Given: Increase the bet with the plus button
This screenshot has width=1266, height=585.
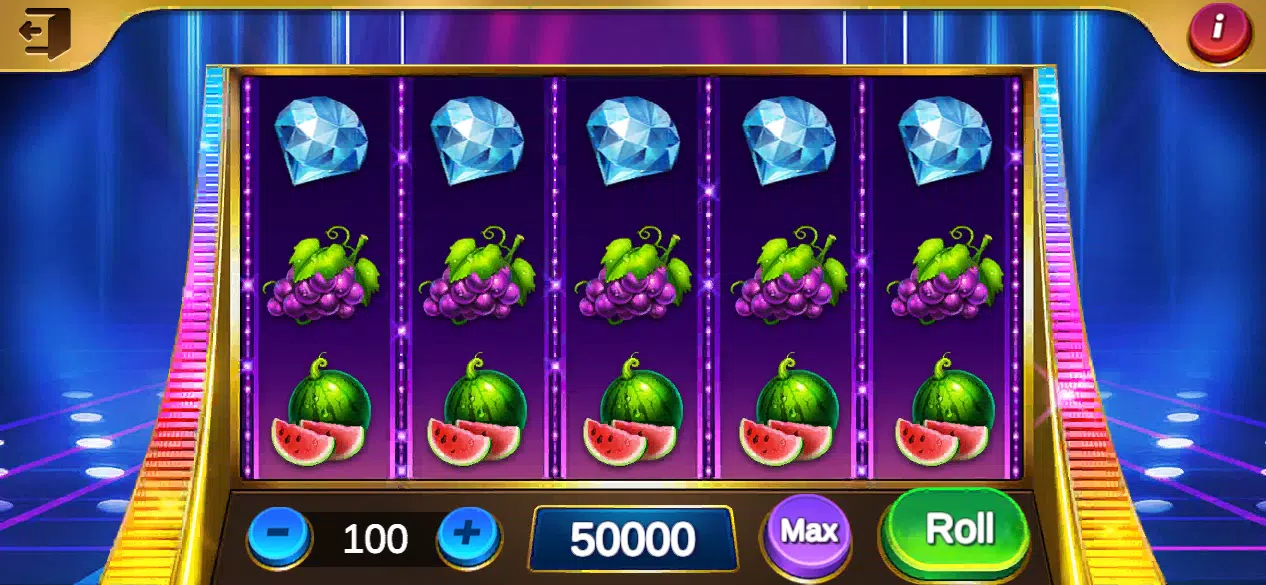Looking at the screenshot, I should pos(467,536).
